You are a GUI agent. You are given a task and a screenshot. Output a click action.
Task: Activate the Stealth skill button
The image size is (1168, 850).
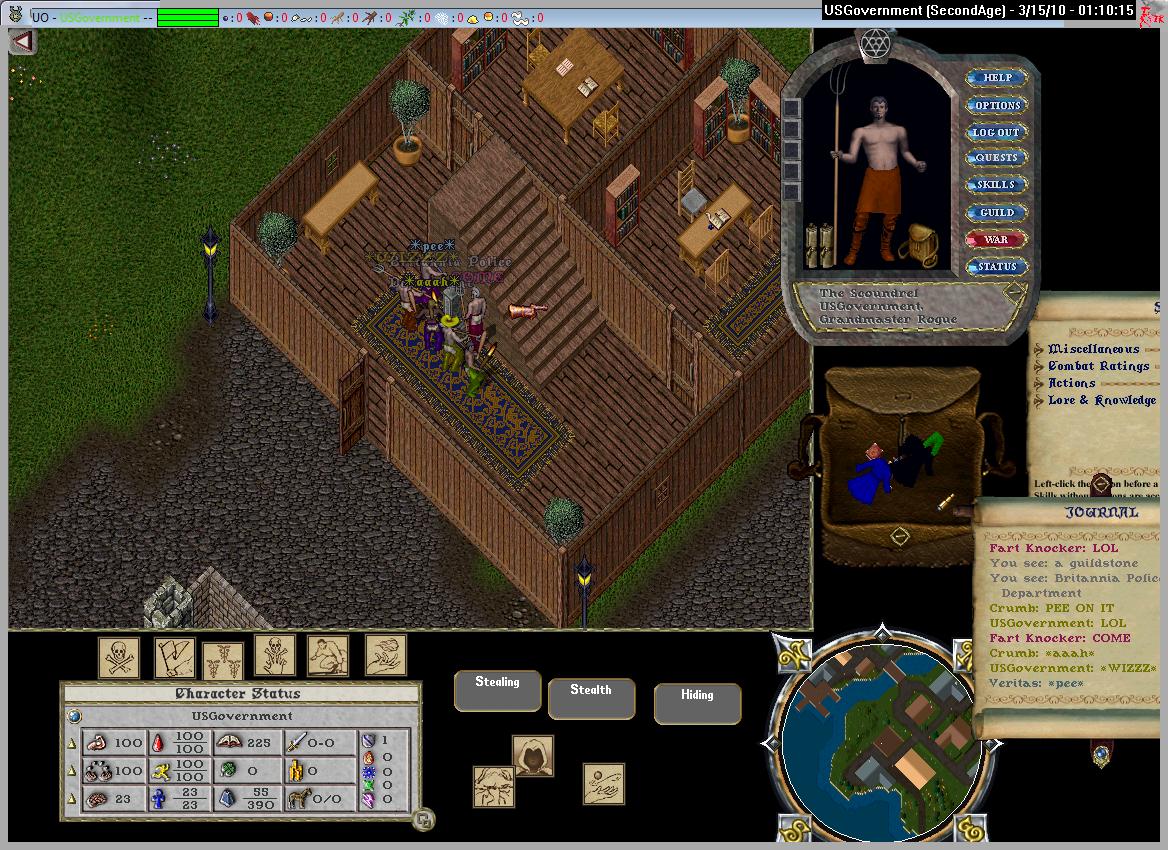point(591,698)
